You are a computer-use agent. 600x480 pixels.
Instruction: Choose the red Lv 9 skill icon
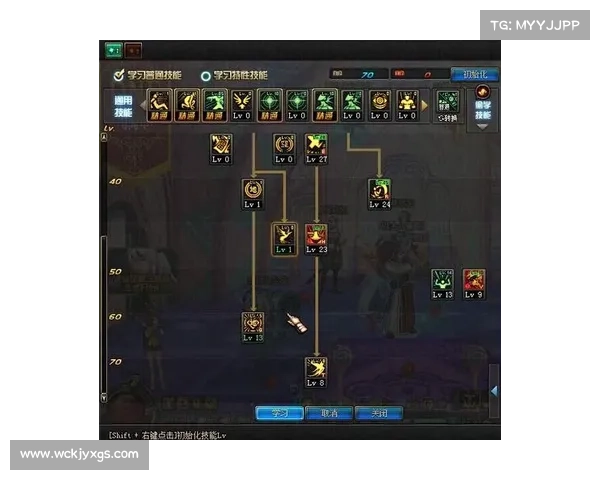pyautogui.click(x=474, y=280)
